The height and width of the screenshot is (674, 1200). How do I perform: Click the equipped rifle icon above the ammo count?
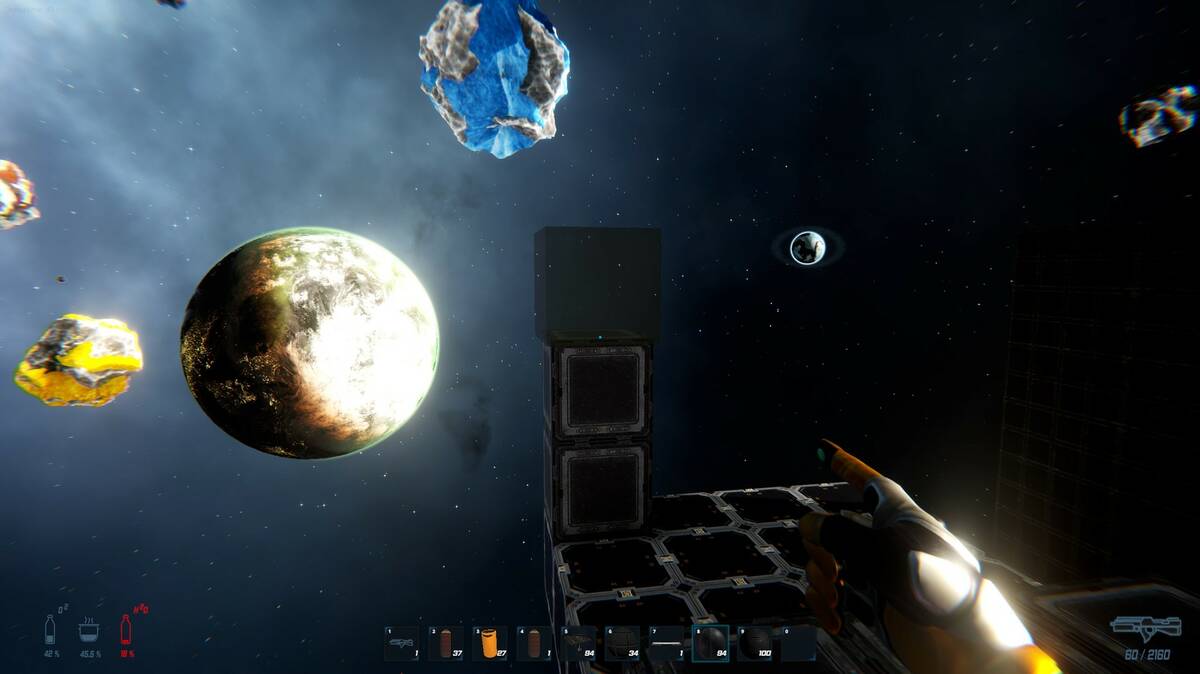(x=1144, y=629)
